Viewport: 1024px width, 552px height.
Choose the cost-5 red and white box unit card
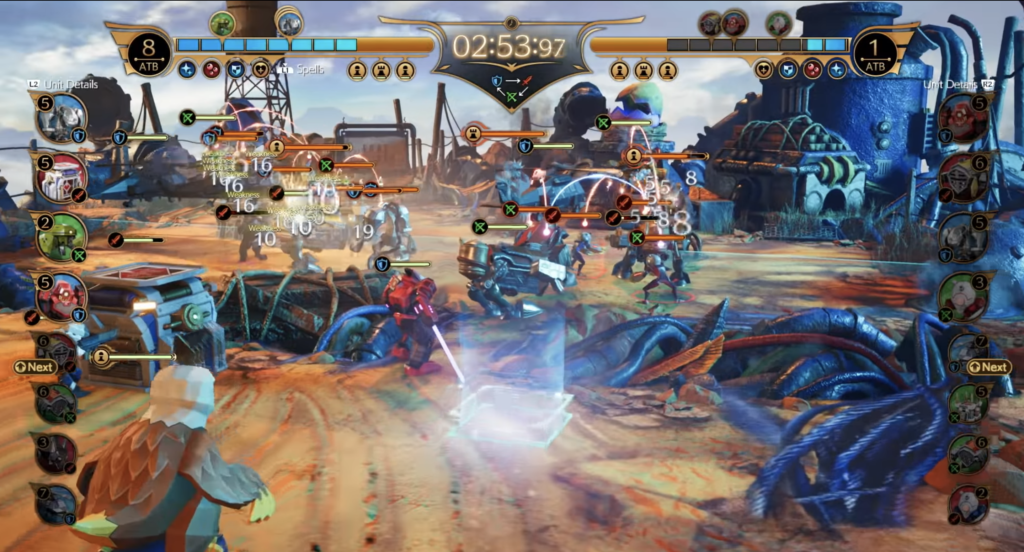click(x=61, y=179)
